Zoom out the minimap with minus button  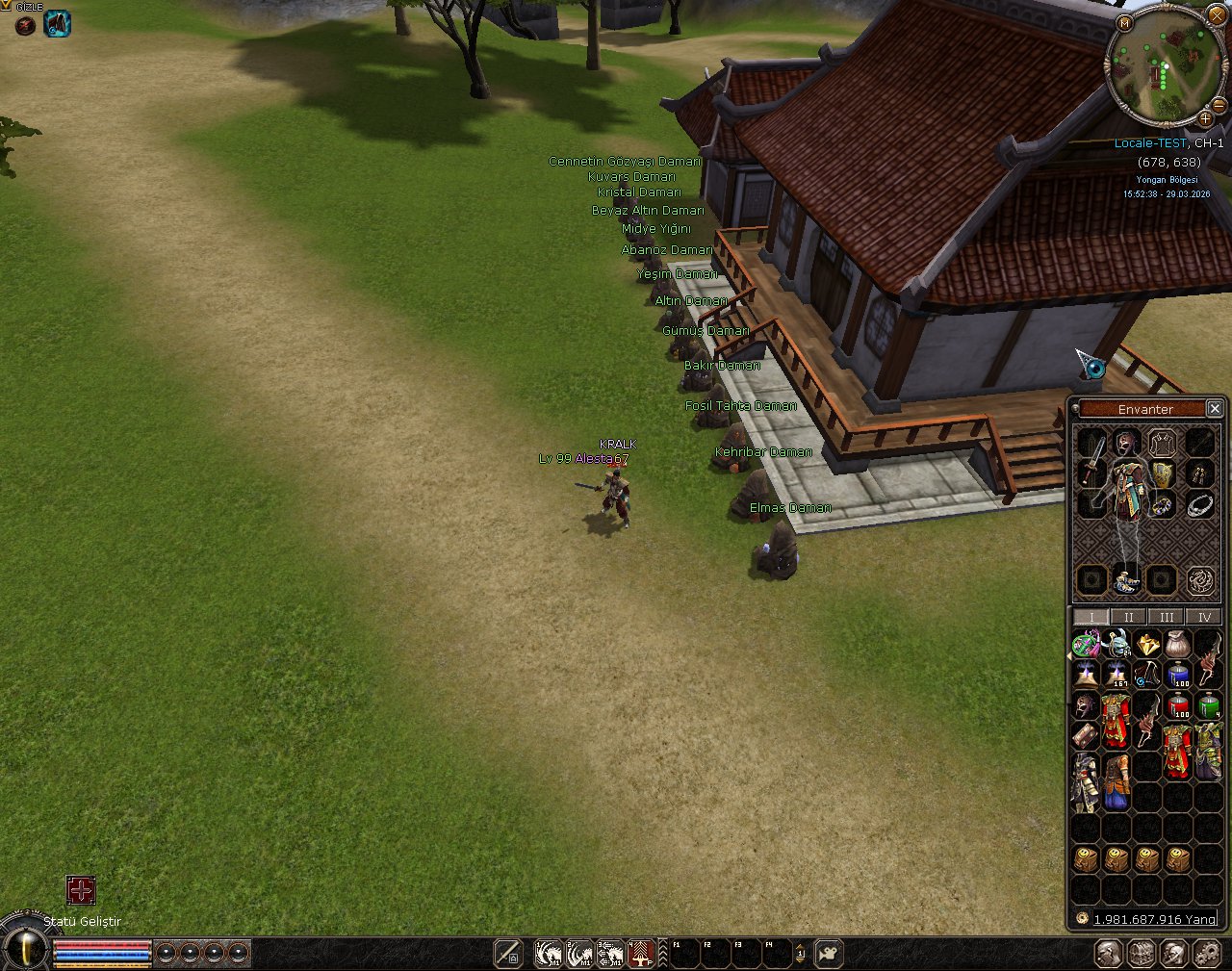click(1219, 104)
